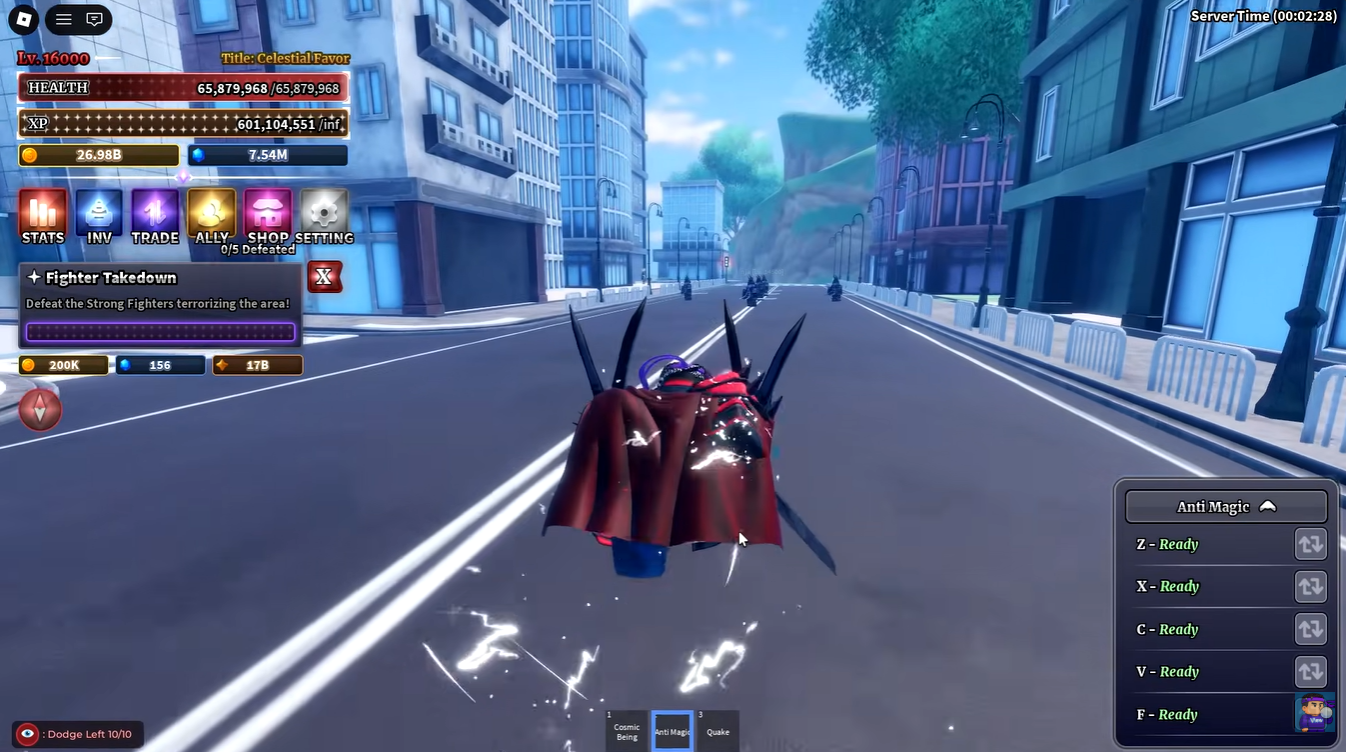Collapse the Anti Magic ability panel
Viewport: 1346px width, 752px height.
1268,506
